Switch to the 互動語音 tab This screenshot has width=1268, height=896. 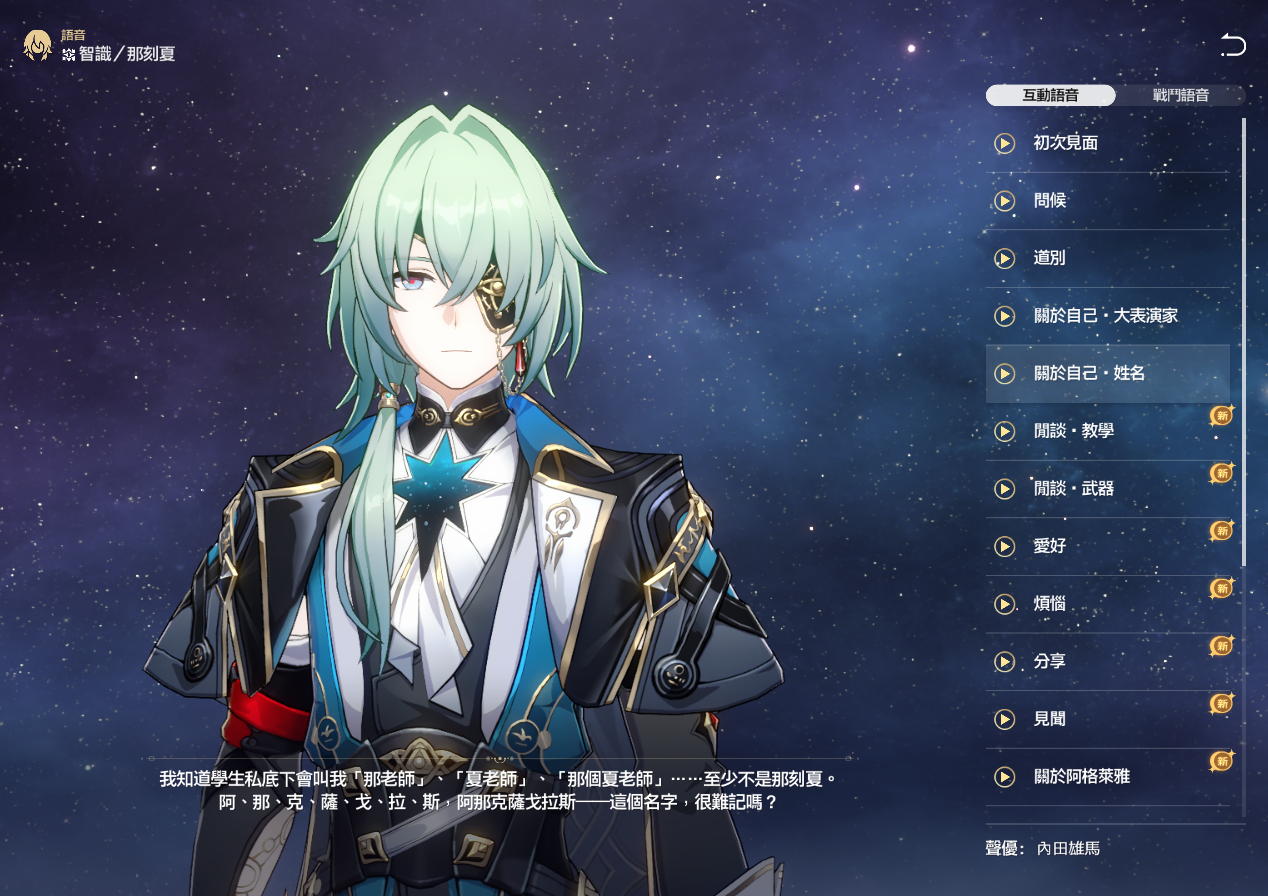tap(1050, 96)
